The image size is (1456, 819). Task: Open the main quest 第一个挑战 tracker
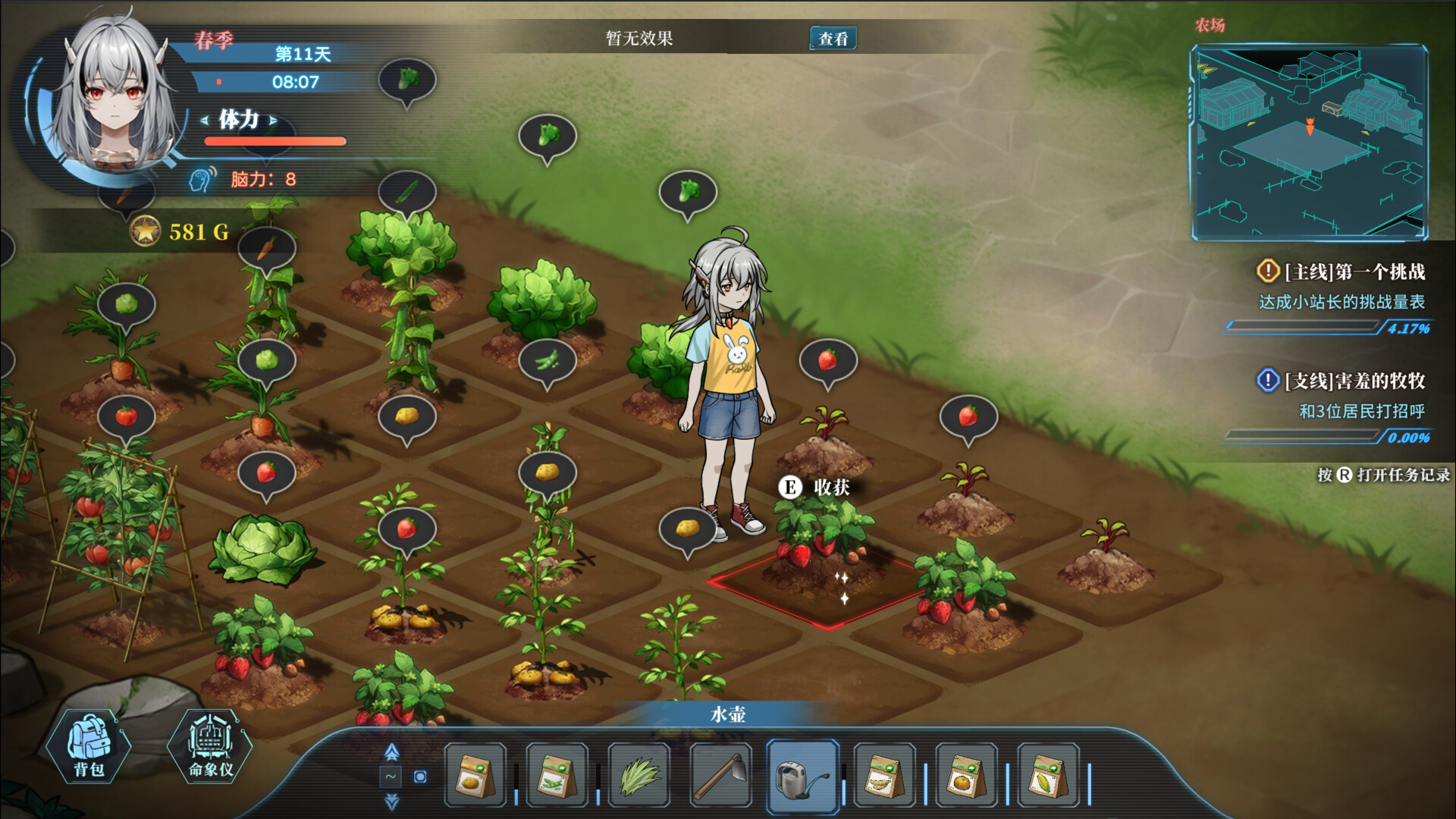[x=1354, y=271]
